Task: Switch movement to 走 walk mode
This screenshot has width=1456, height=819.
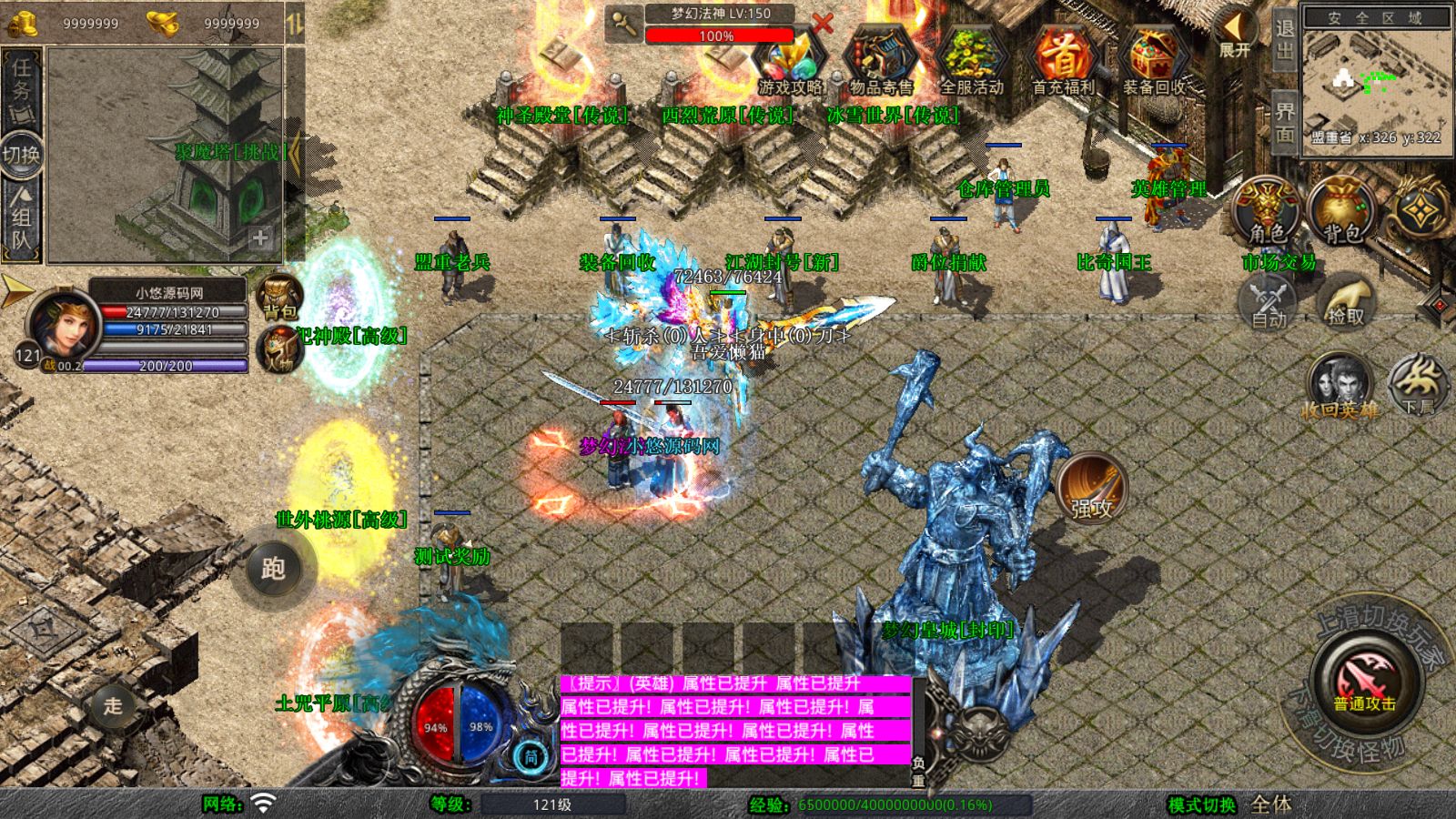Action: 113,705
